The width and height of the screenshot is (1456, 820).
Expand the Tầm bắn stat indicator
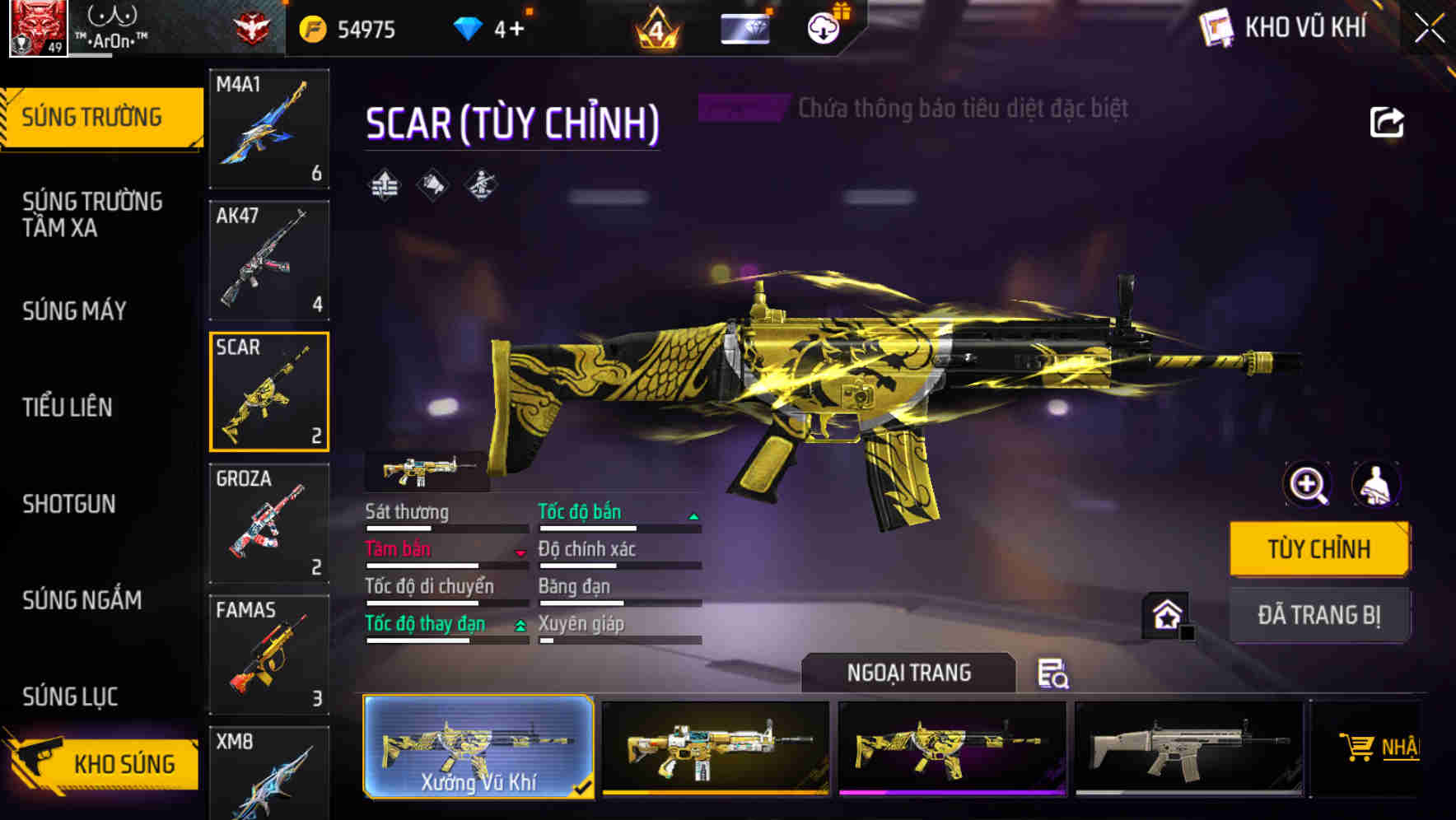520,553
